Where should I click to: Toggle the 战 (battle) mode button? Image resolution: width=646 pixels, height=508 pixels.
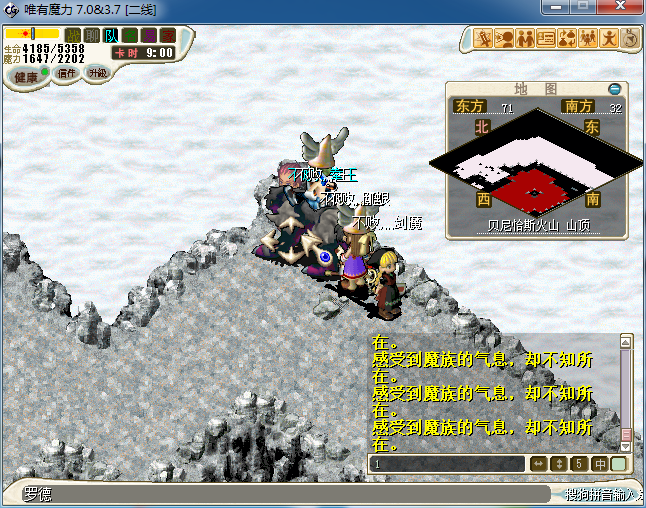point(73,36)
